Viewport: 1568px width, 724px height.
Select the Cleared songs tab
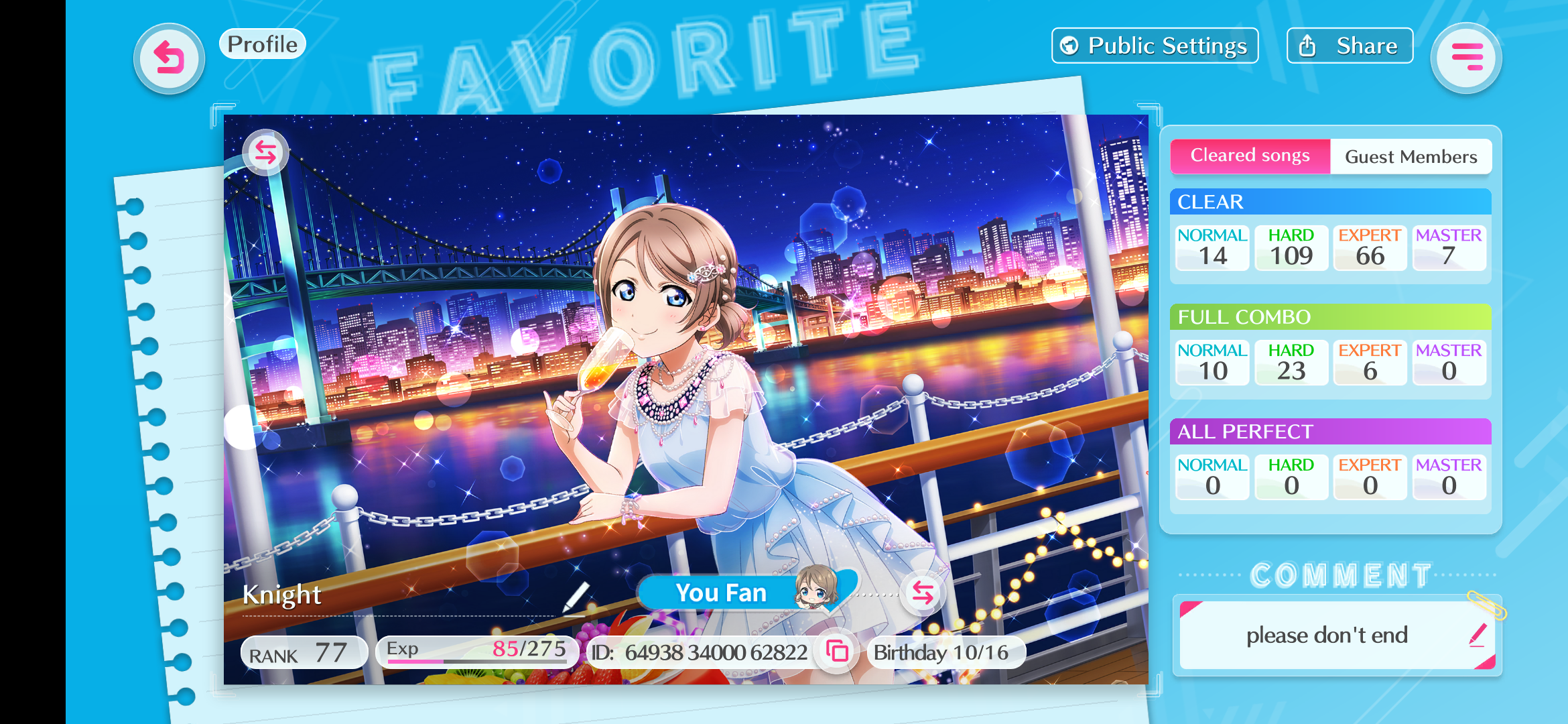[1250, 156]
